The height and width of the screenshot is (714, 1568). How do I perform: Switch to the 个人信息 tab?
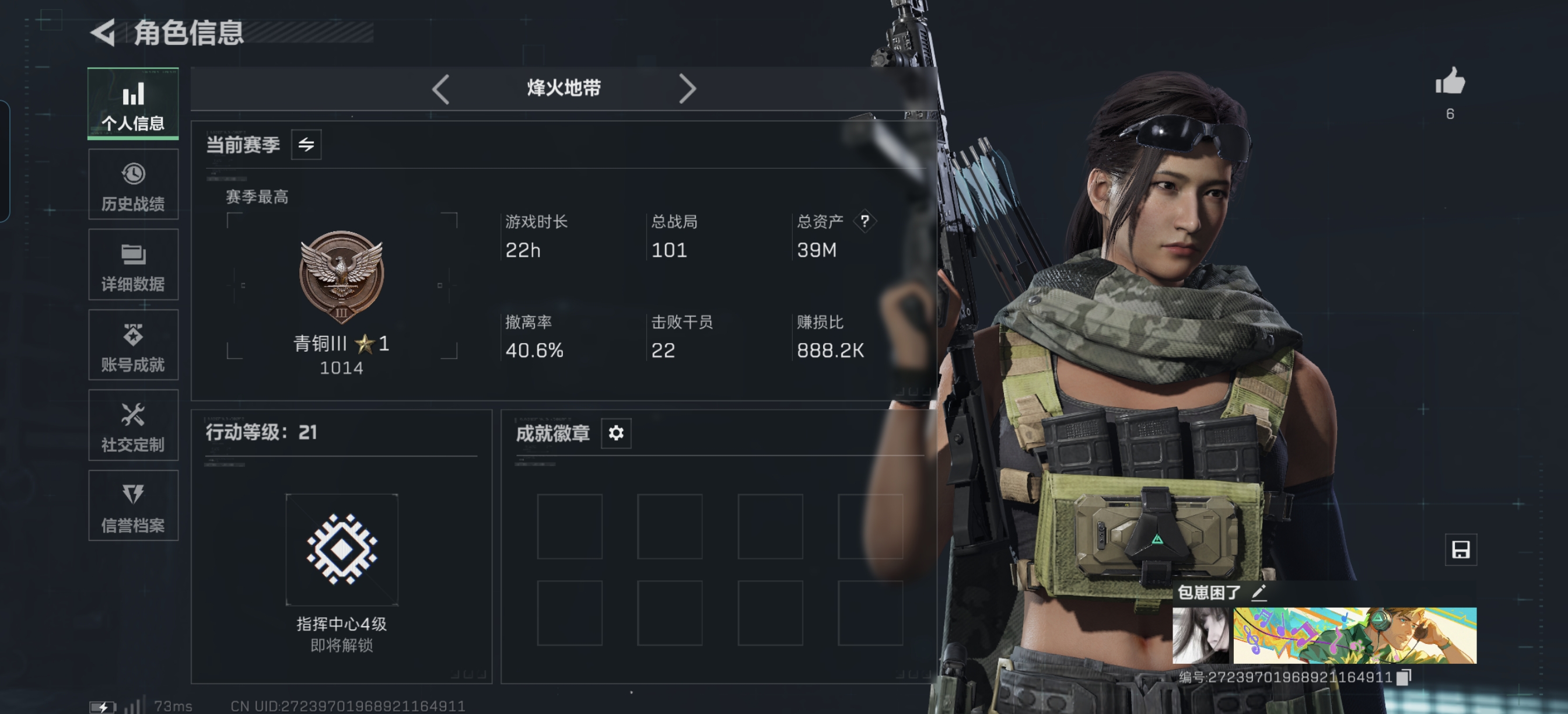click(132, 104)
